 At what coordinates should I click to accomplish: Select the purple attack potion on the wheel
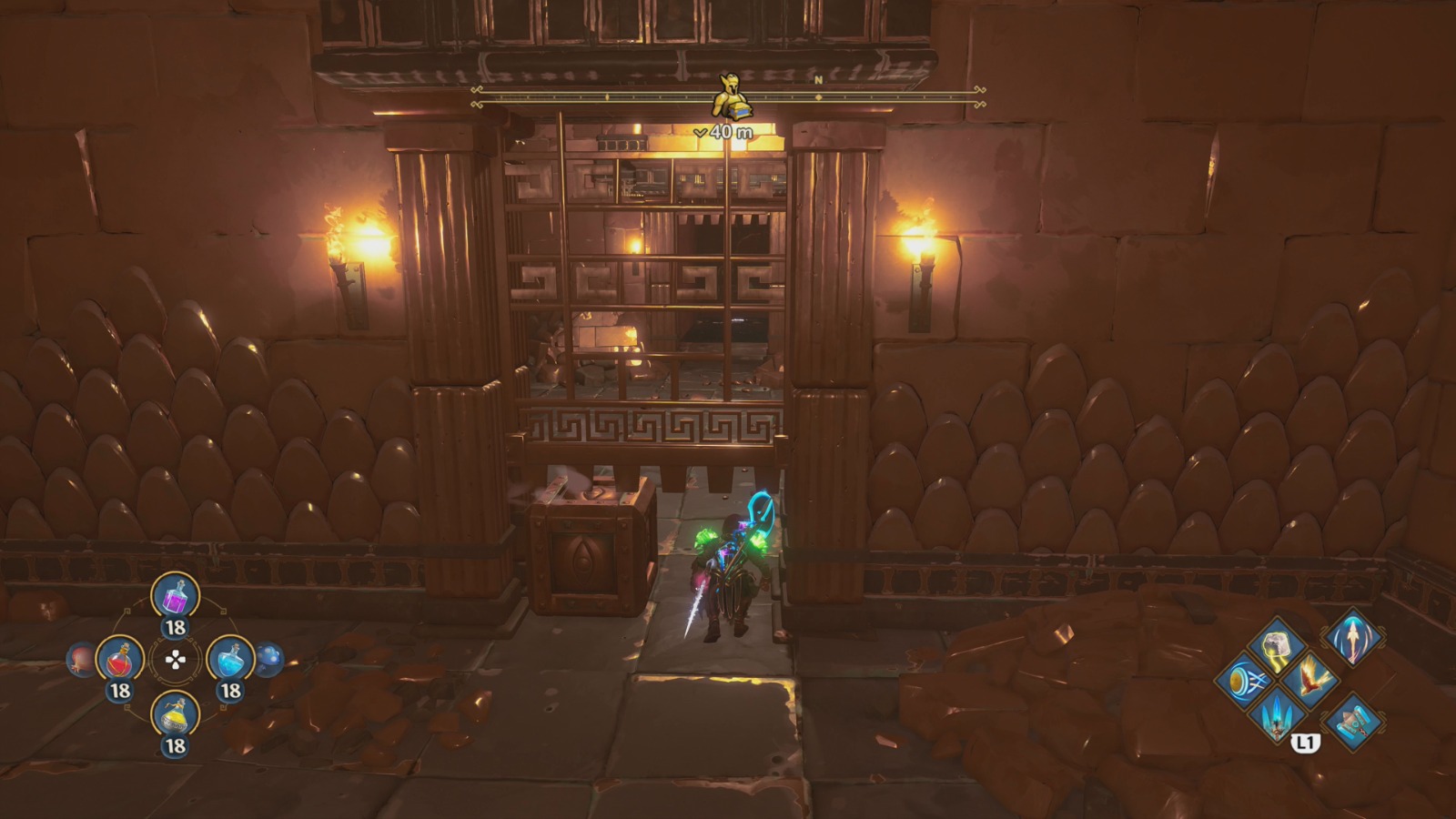pyautogui.click(x=175, y=597)
